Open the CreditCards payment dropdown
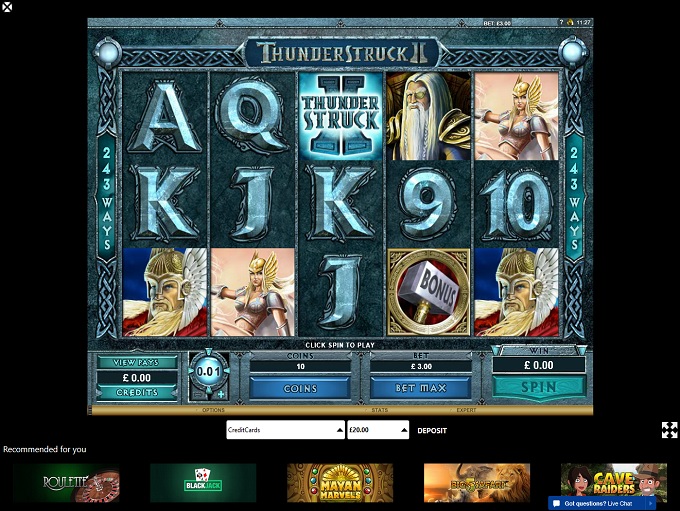The width and height of the screenshot is (680, 511). (x=285, y=430)
